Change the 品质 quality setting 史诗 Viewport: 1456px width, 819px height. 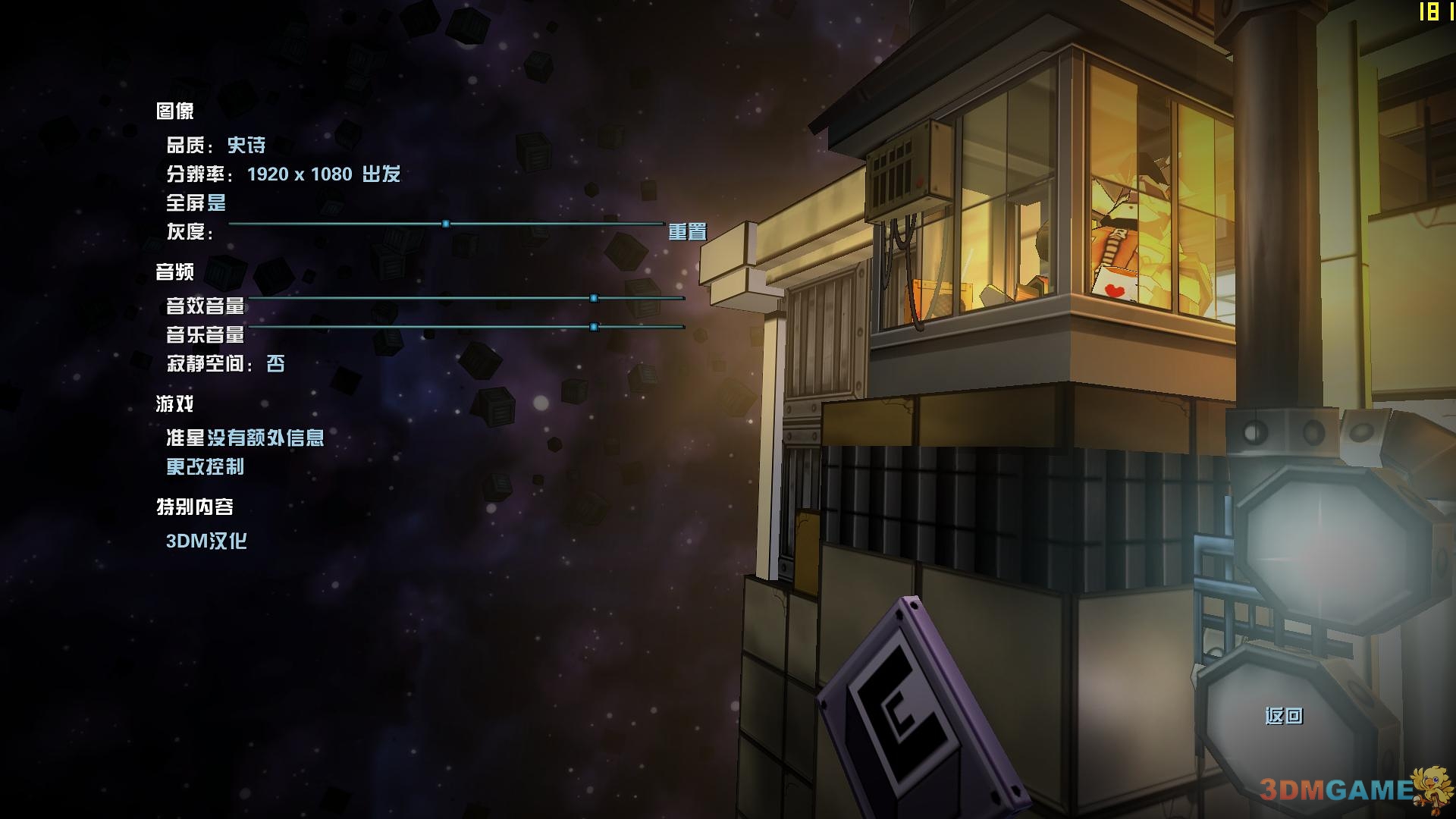(x=246, y=145)
